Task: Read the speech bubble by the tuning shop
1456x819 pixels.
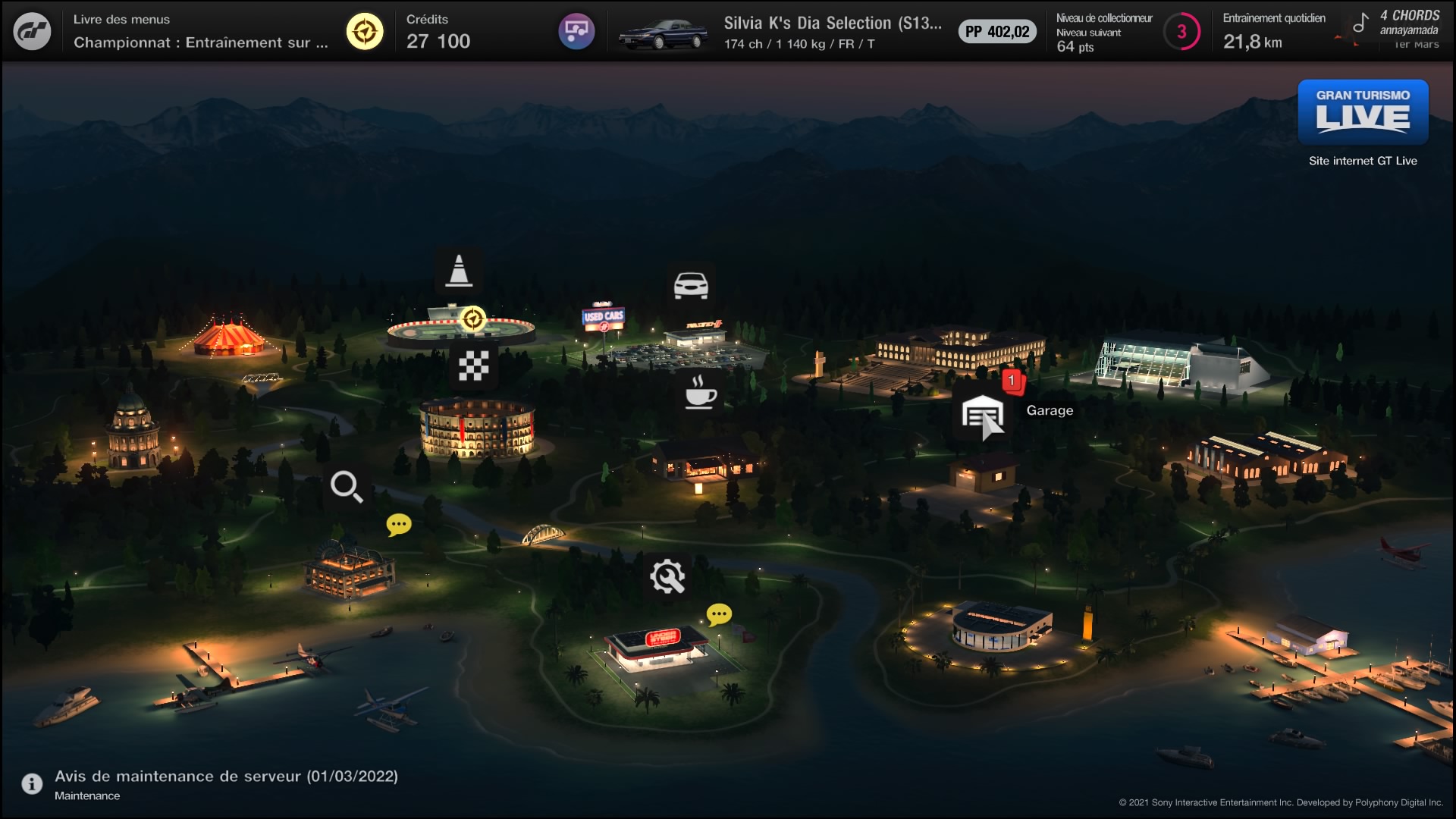Action: (719, 613)
